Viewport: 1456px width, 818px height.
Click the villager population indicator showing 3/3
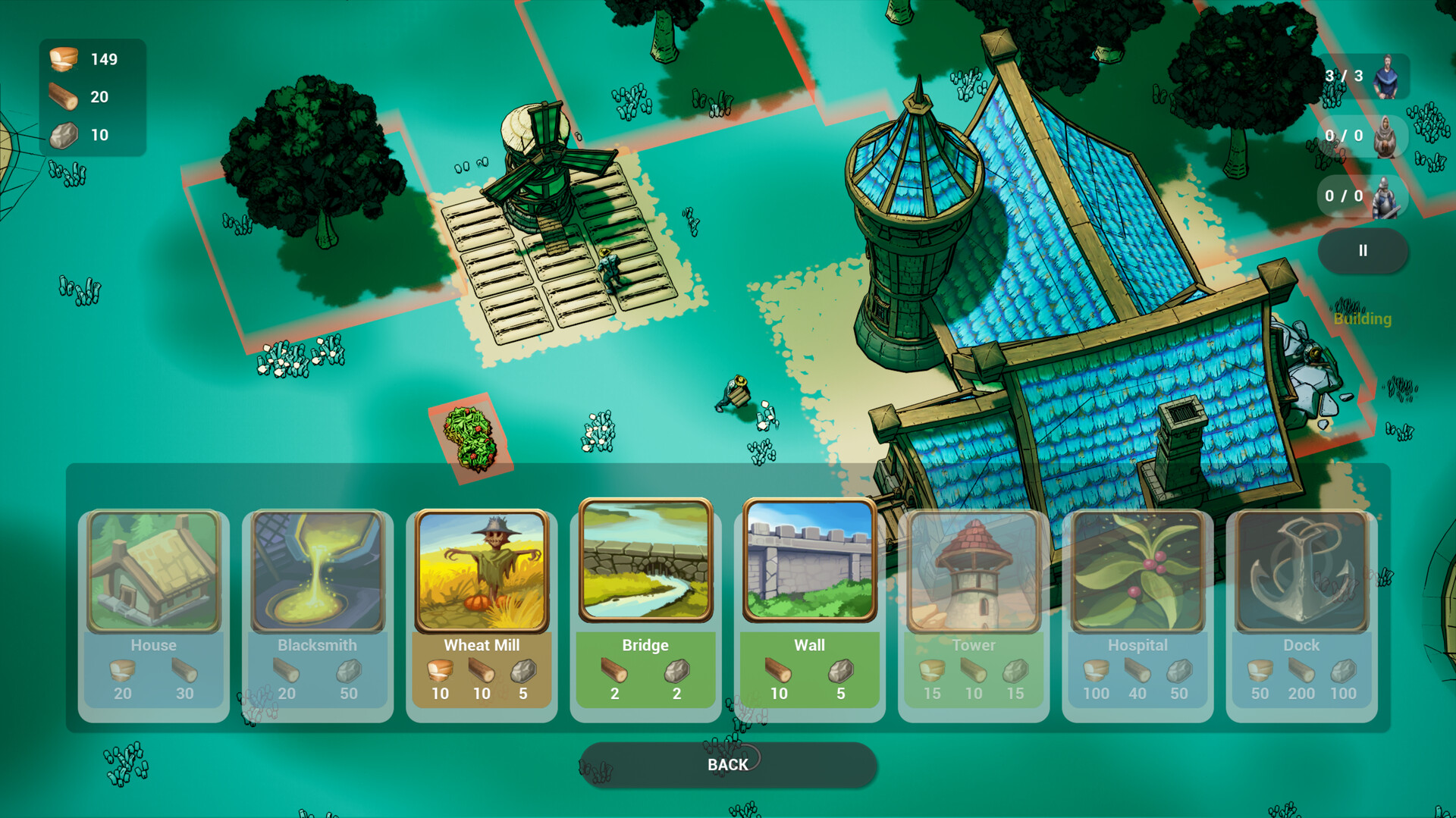[x=1363, y=75]
